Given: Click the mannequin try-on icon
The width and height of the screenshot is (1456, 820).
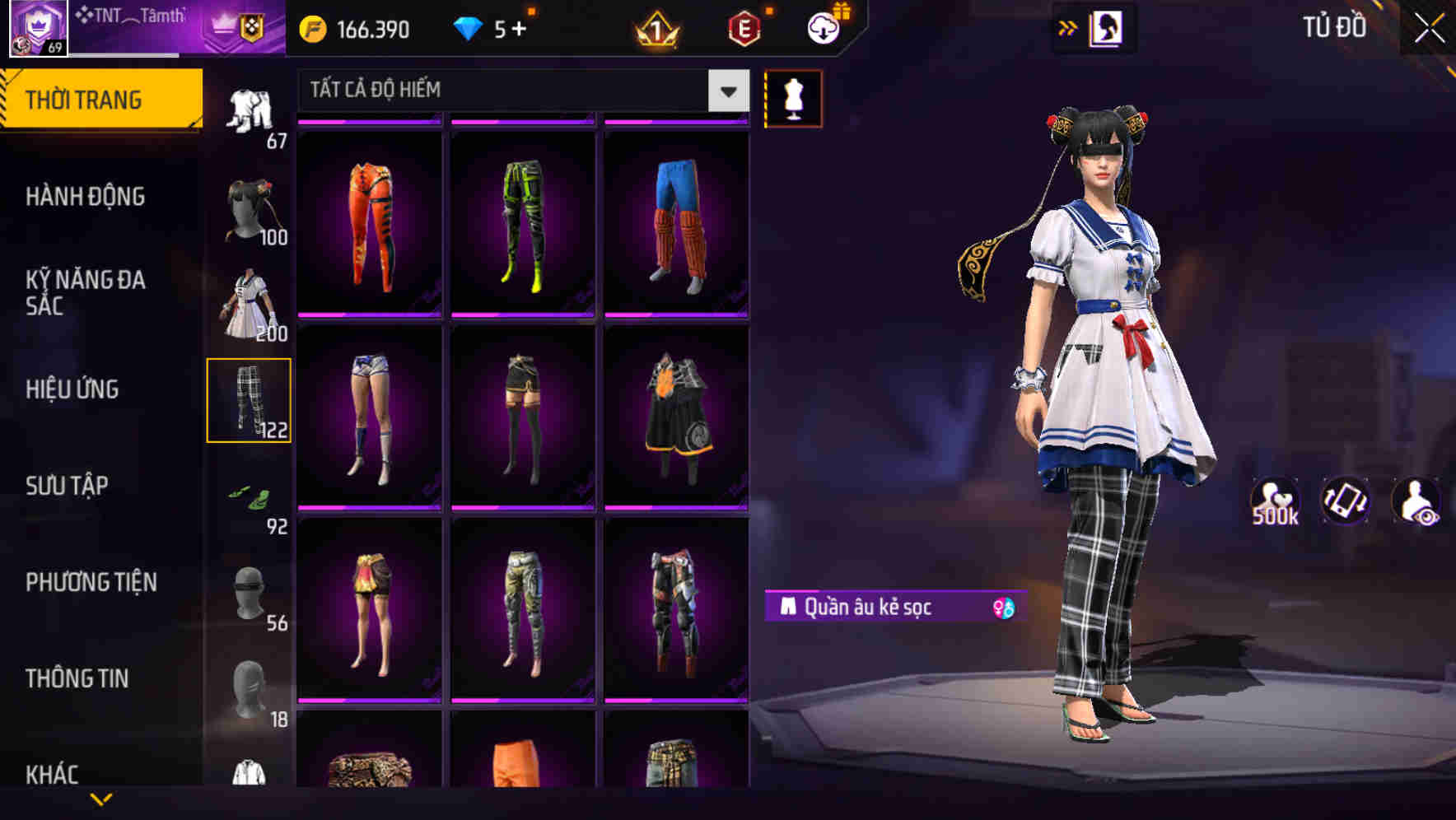Looking at the screenshot, I should (x=793, y=98).
